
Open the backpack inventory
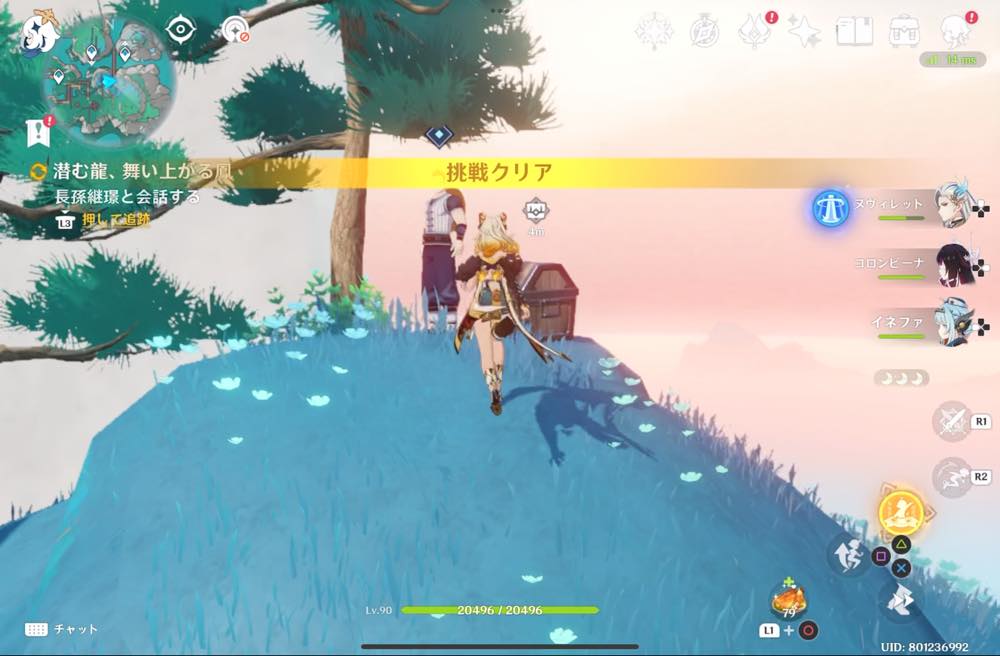904,31
